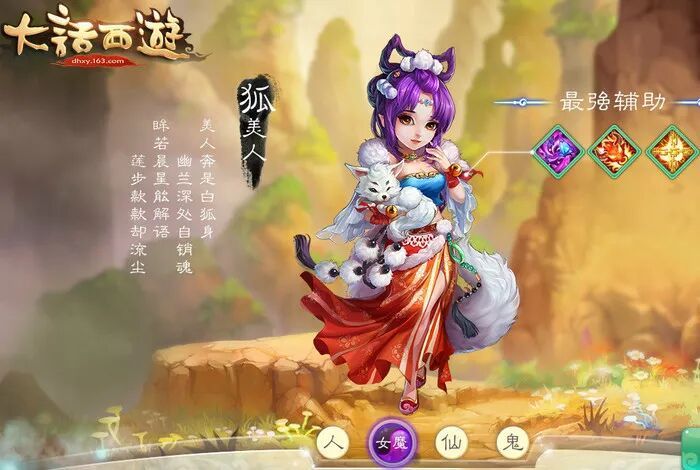View the purple fox skill icon
The image size is (700, 470).
[x=557, y=152]
